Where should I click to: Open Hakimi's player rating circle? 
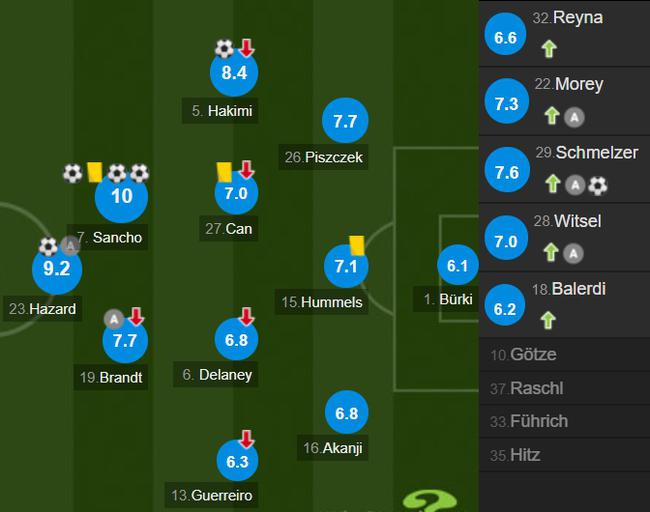(235, 72)
